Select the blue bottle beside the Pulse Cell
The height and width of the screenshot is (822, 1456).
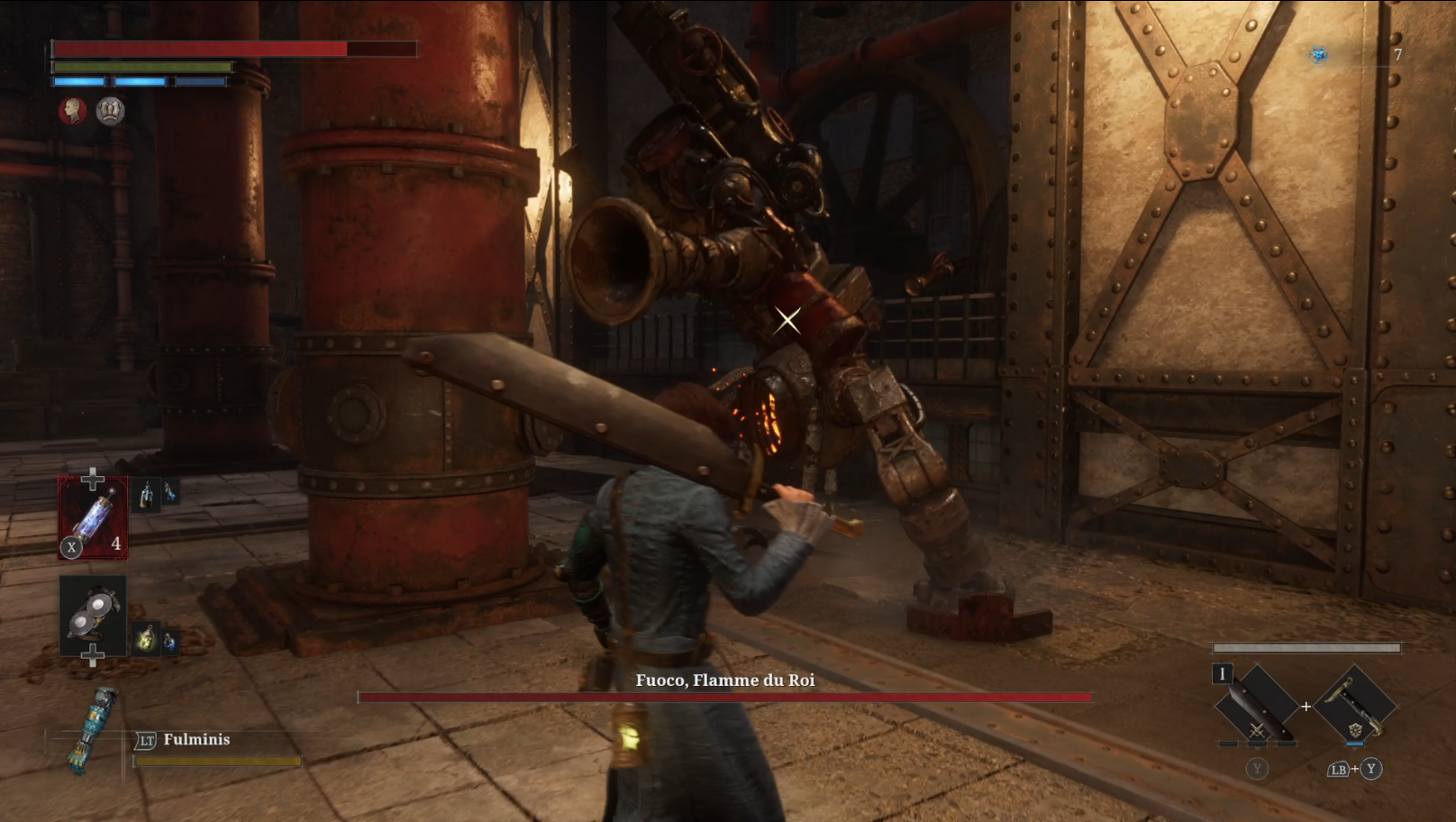[169, 492]
